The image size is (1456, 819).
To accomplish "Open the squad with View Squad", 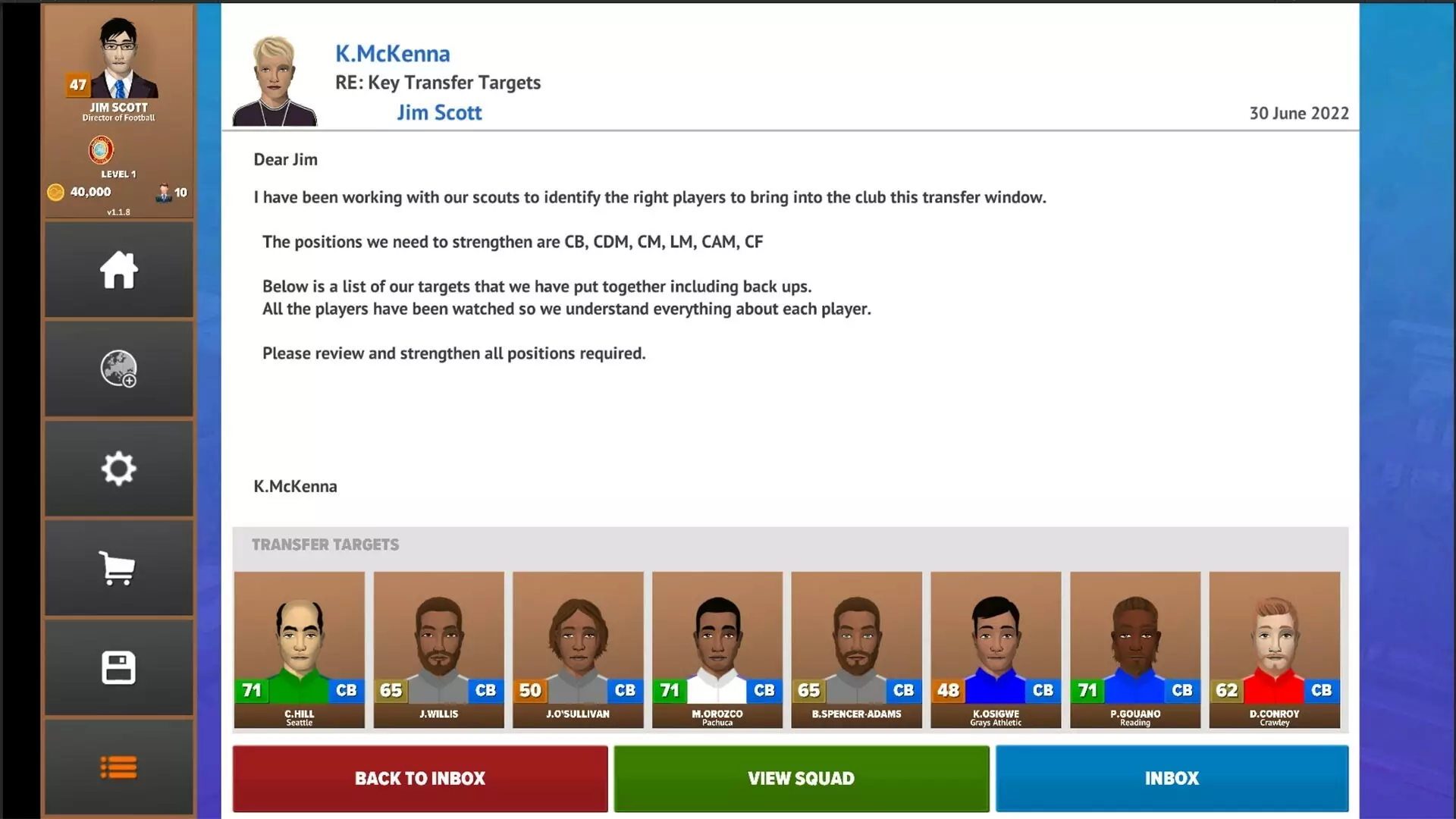I will [x=802, y=778].
